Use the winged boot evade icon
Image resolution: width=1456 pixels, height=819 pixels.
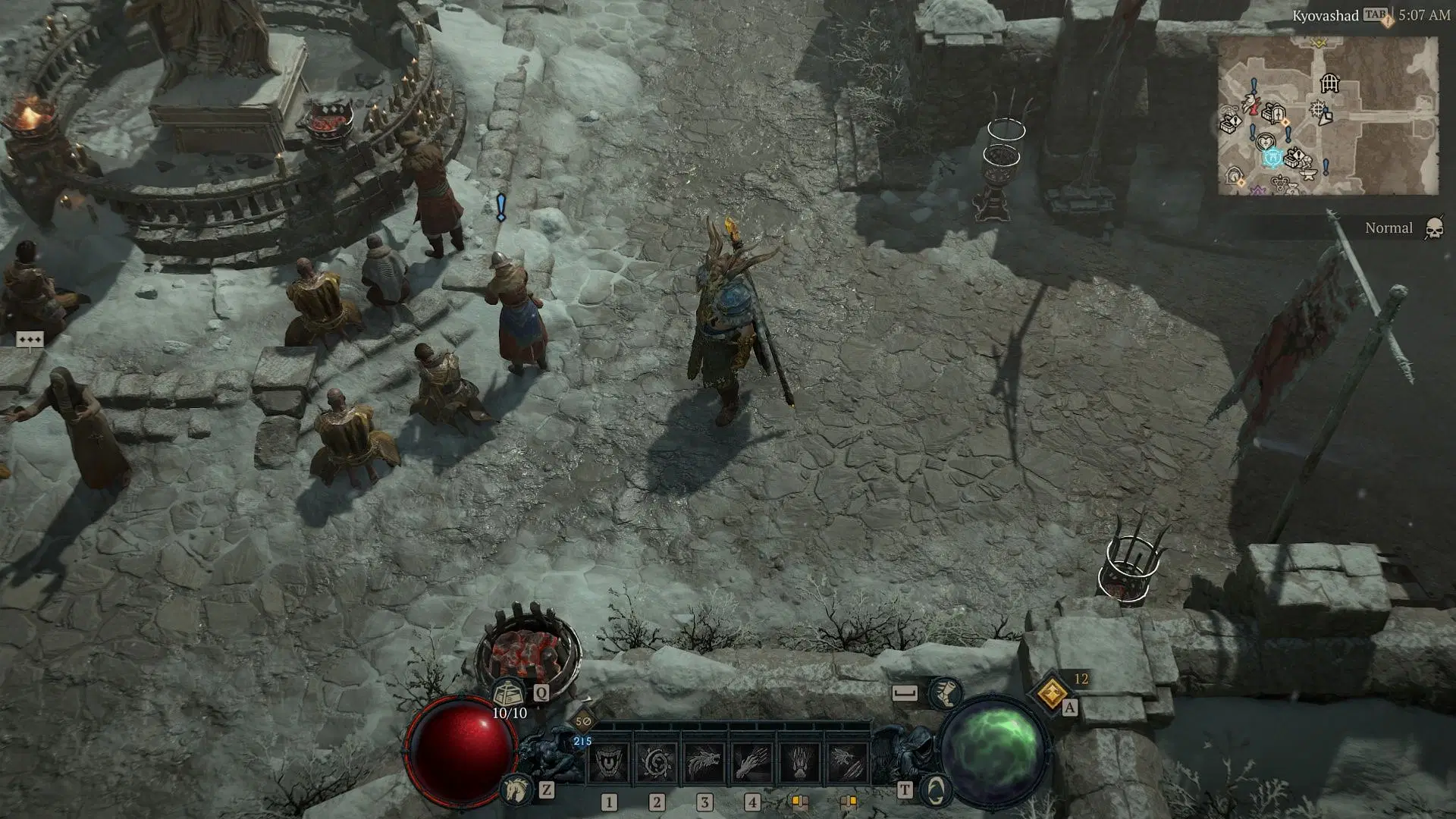[x=944, y=693]
